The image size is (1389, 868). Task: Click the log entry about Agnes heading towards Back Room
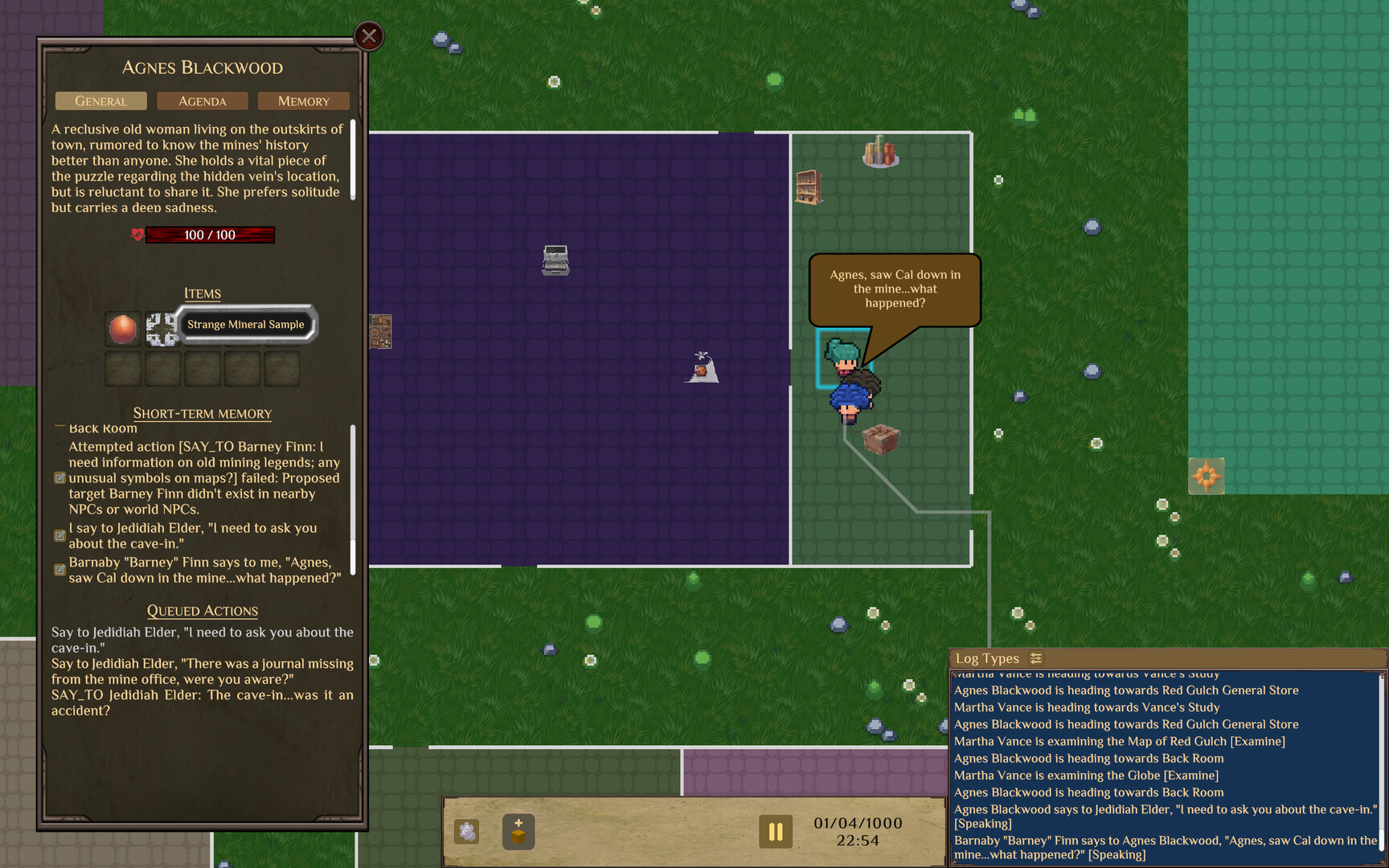pos(1088,758)
